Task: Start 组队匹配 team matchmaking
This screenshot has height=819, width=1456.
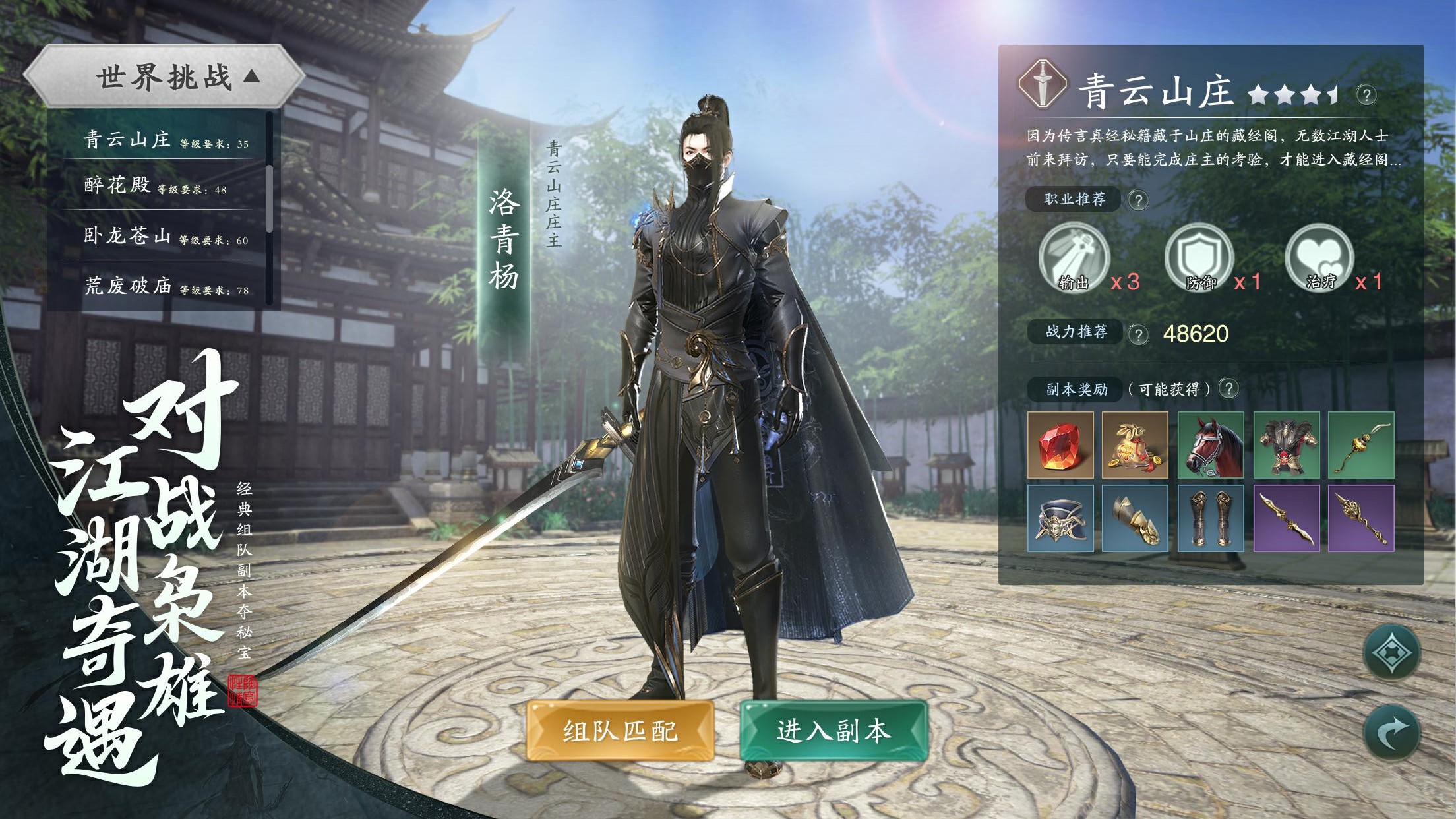Action: [x=620, y=731]
